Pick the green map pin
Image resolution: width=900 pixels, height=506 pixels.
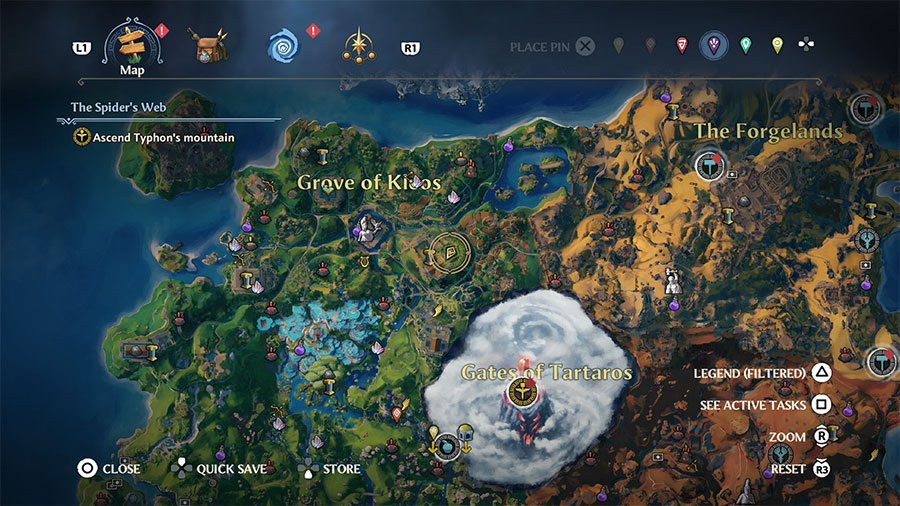[x=745, y=45]
